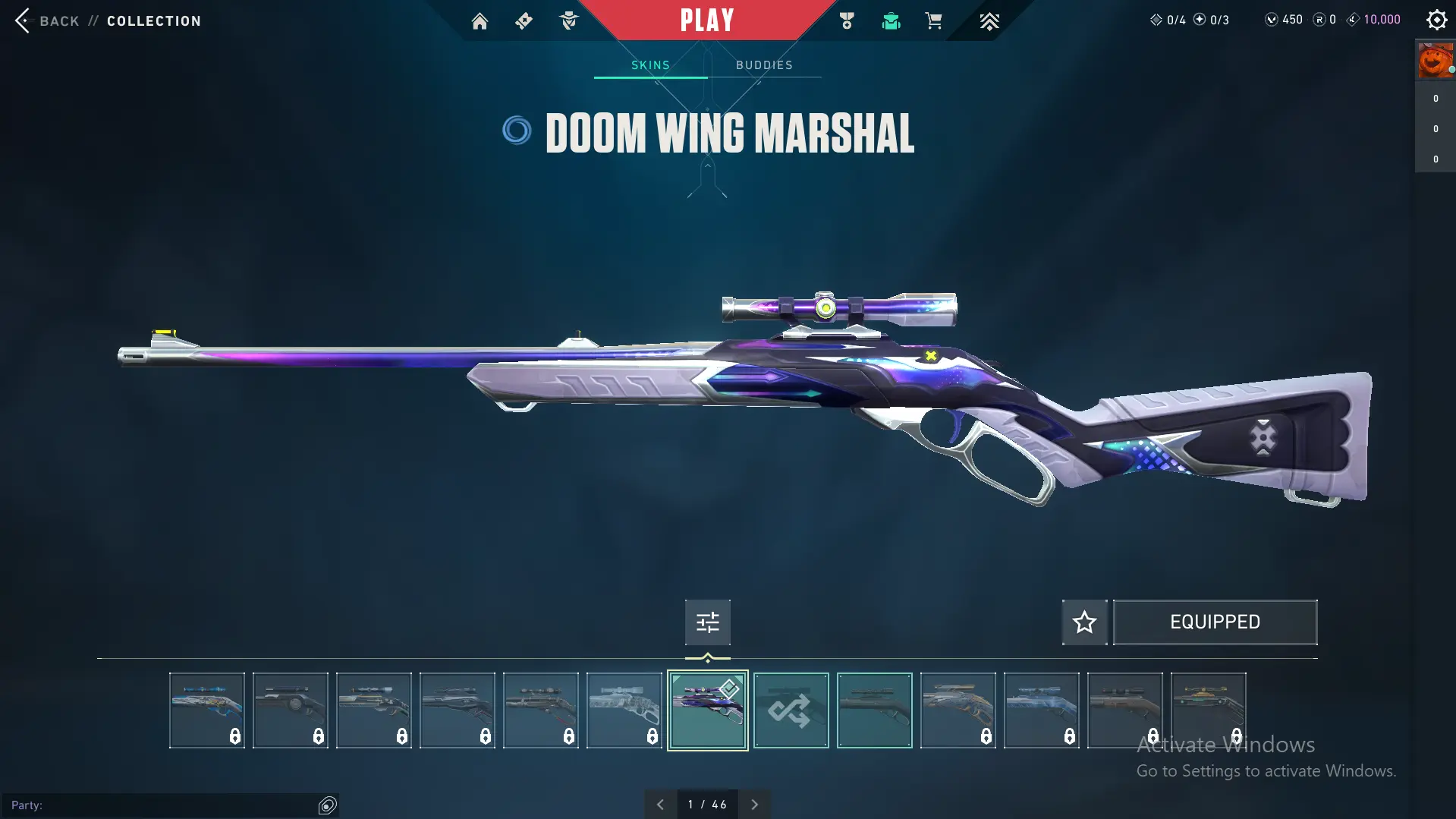Image resolution: width=1456 pixels, height=819 pixels.
Task: Favorite this skin with the star
Action: point(1084,622)
